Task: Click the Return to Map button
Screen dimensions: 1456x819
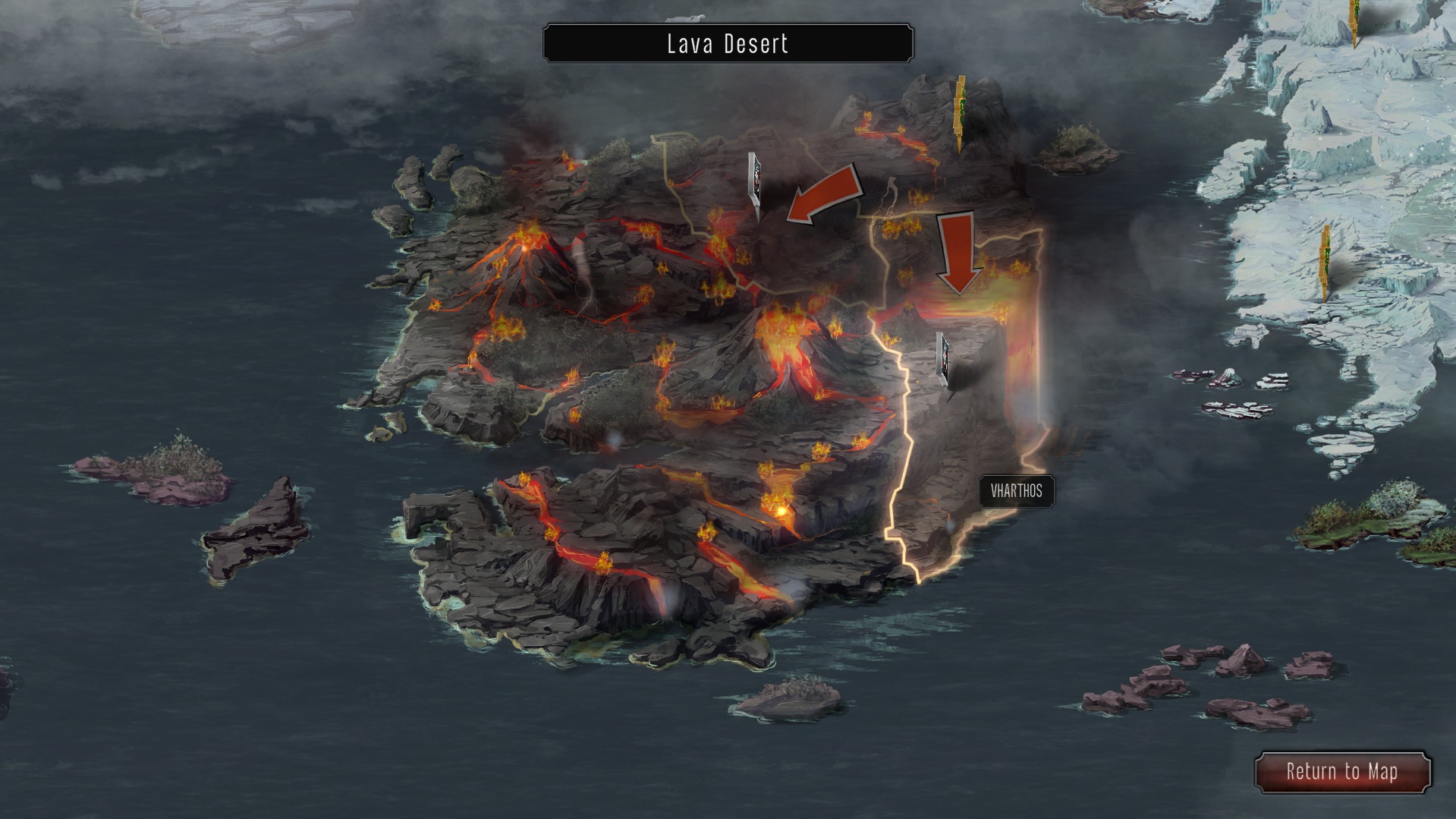Action: point(1341,772)
